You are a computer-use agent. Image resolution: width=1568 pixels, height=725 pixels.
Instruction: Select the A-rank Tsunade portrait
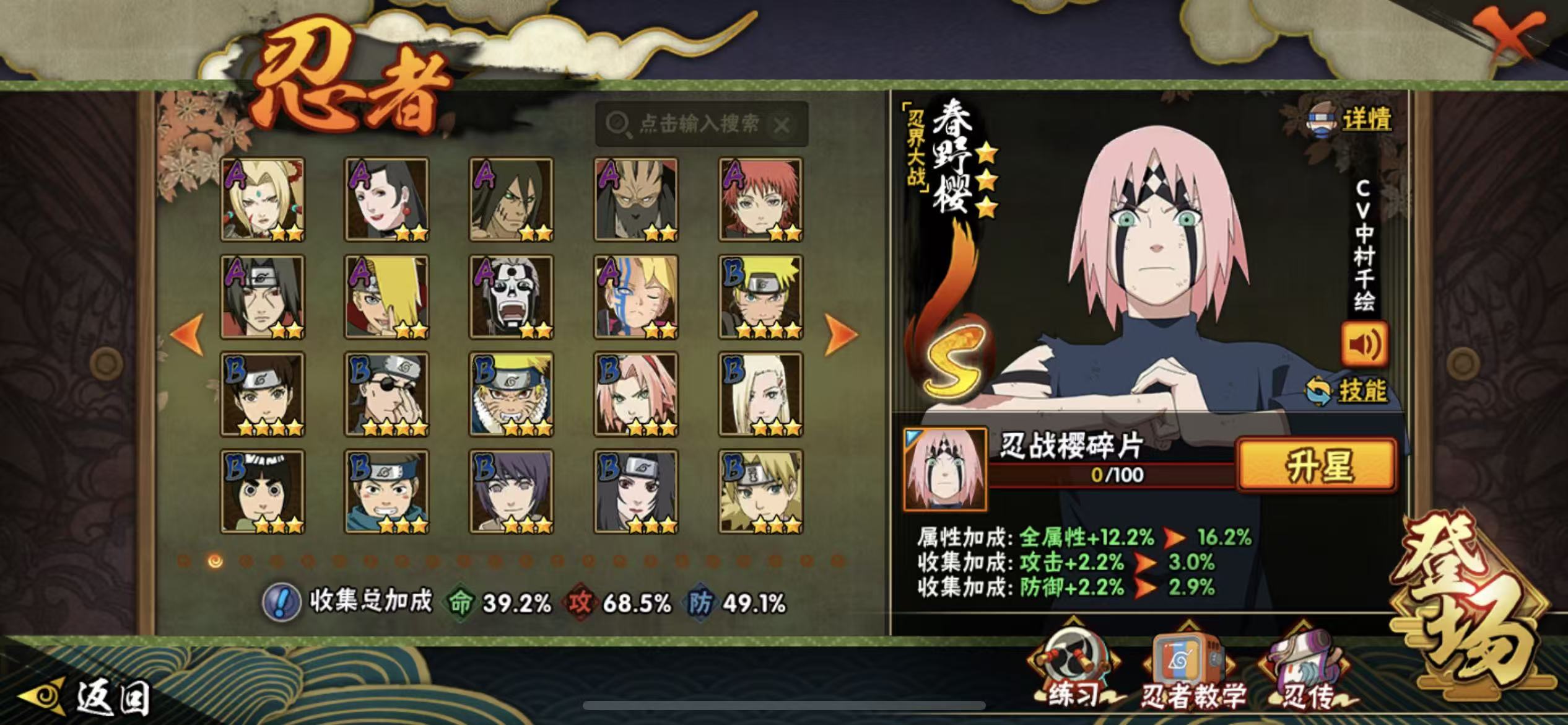263,200
